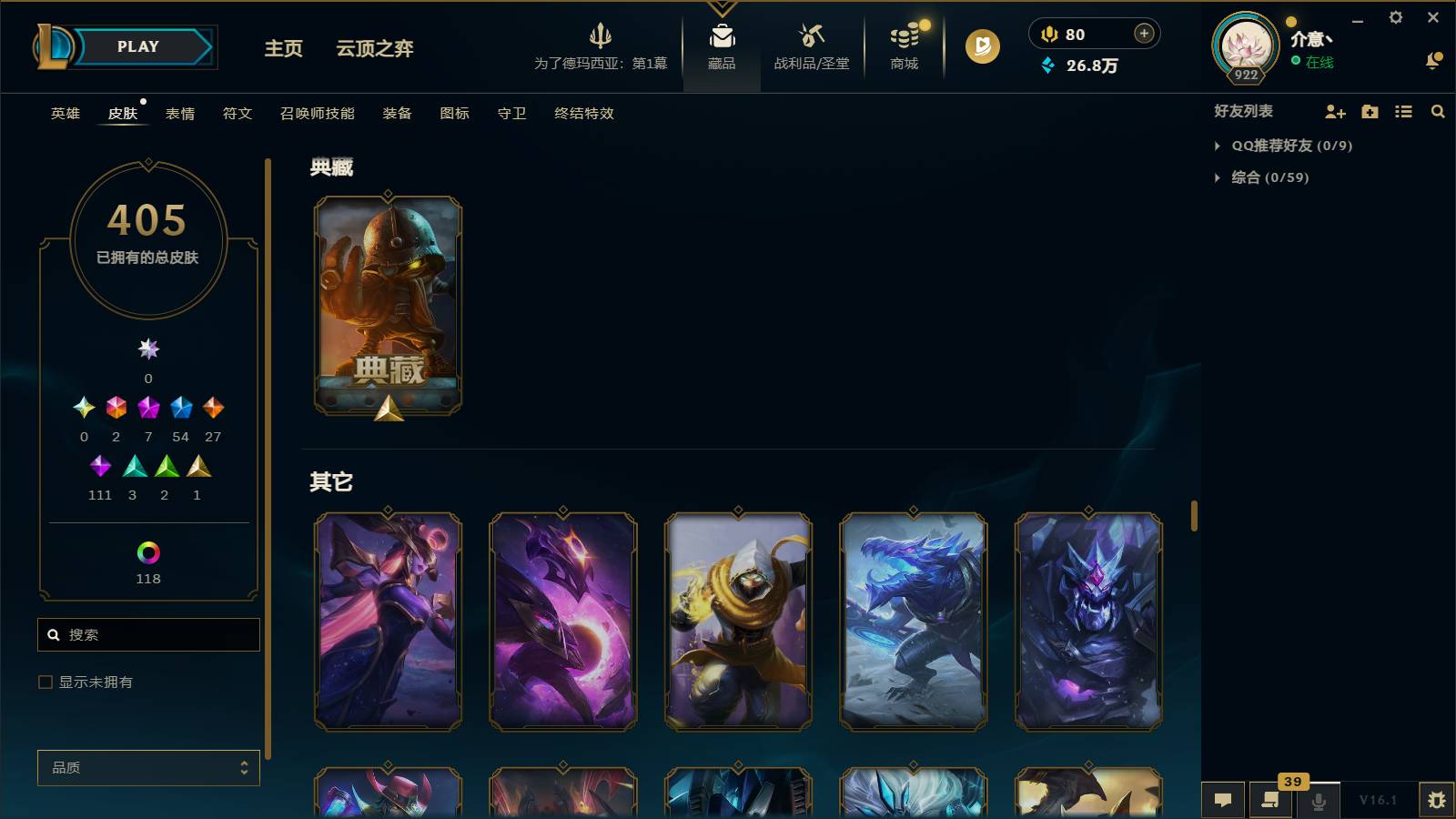Click the bug report icon next to V16.1
The image size is (1456, 819).
(x=1440, y=800)
